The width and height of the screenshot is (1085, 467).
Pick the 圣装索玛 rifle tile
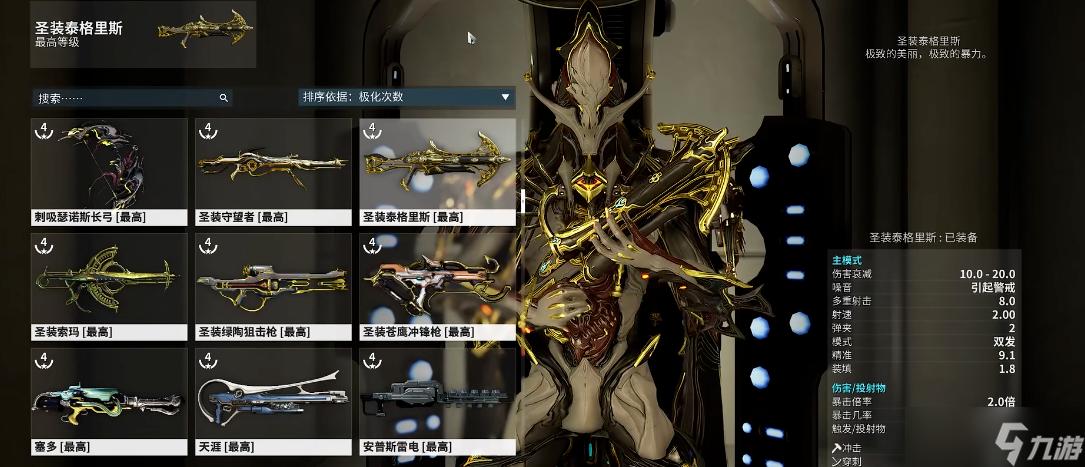pyautogui.click(x=110, y=285)
